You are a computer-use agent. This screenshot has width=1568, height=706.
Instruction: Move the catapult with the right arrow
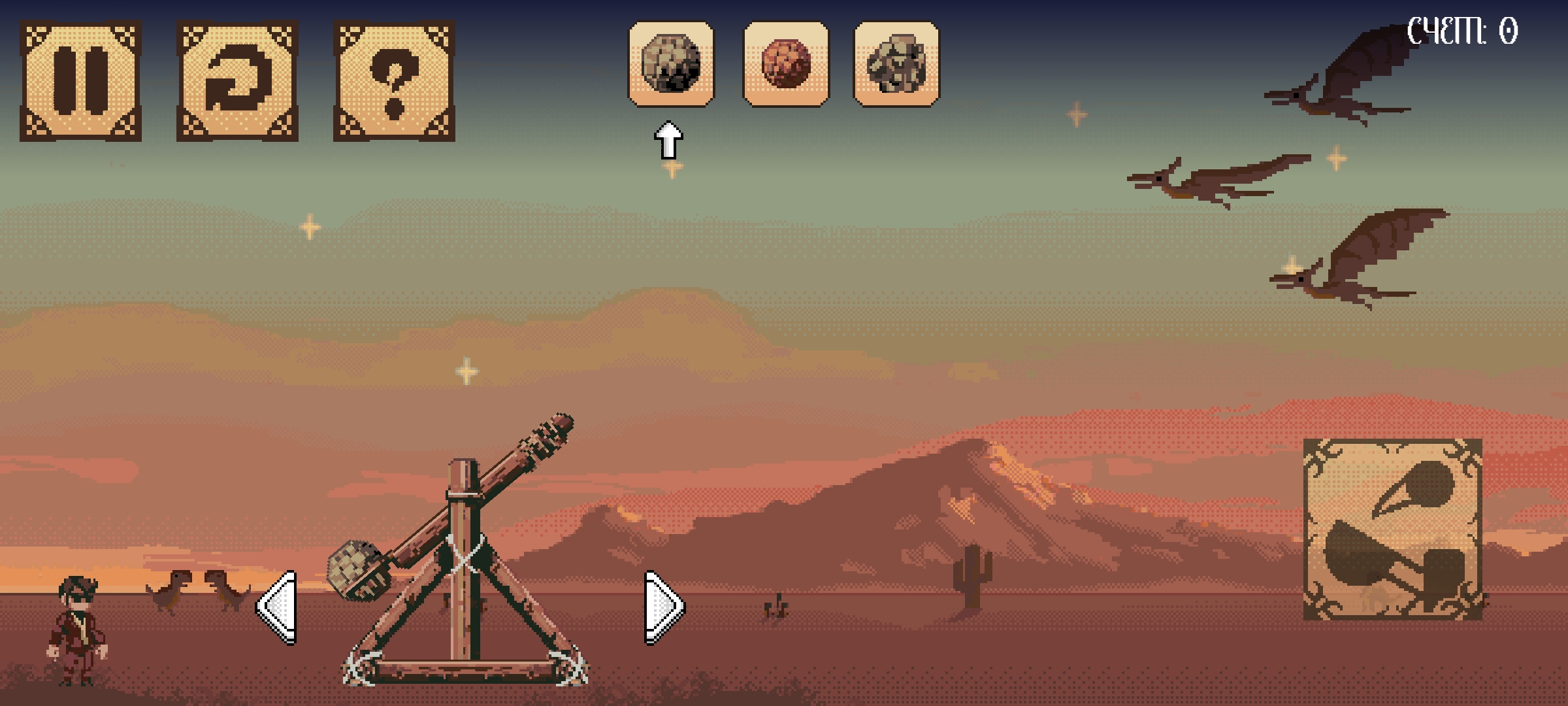663,607
